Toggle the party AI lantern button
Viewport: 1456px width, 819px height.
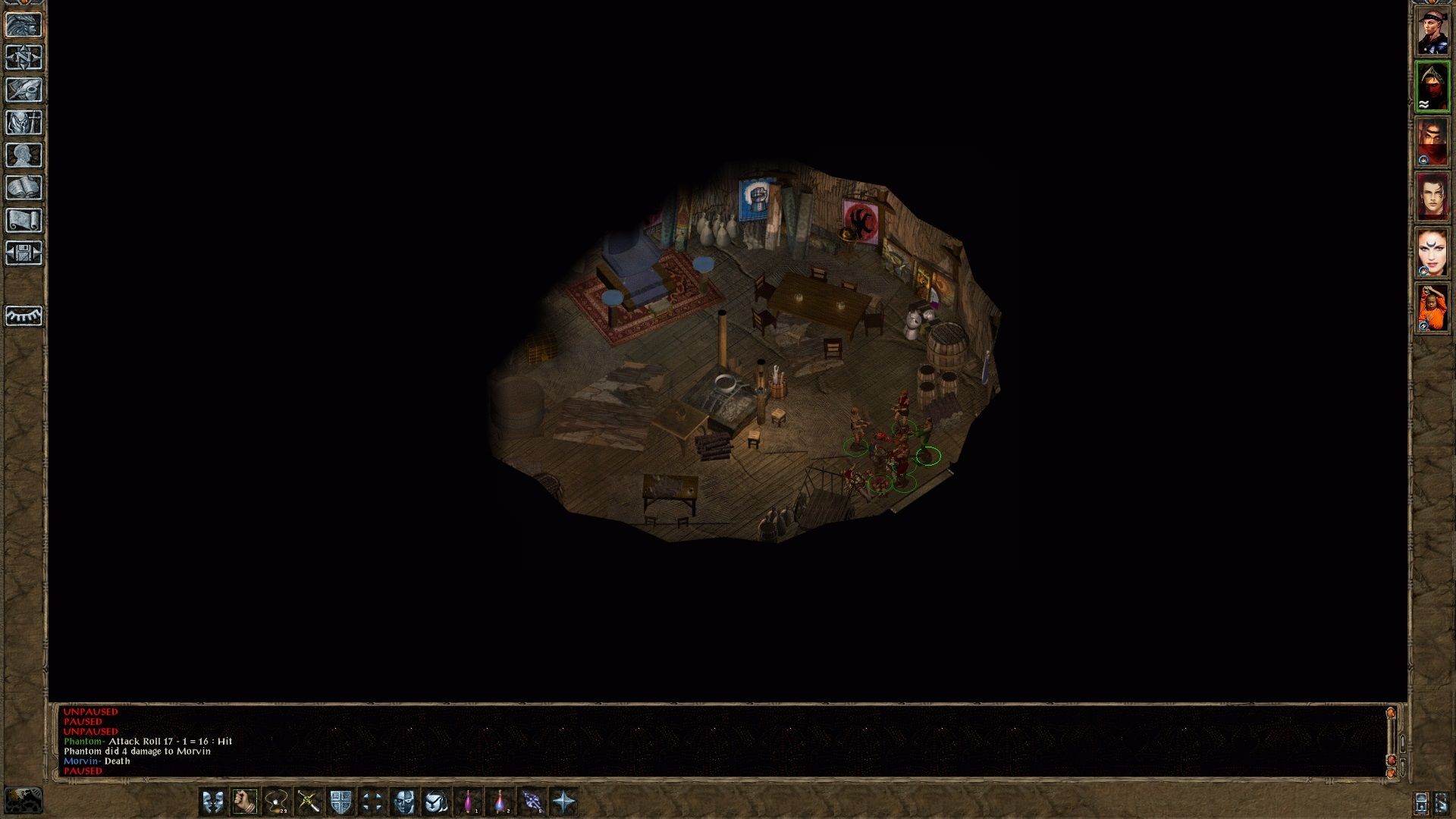(x=1421, y=803)
